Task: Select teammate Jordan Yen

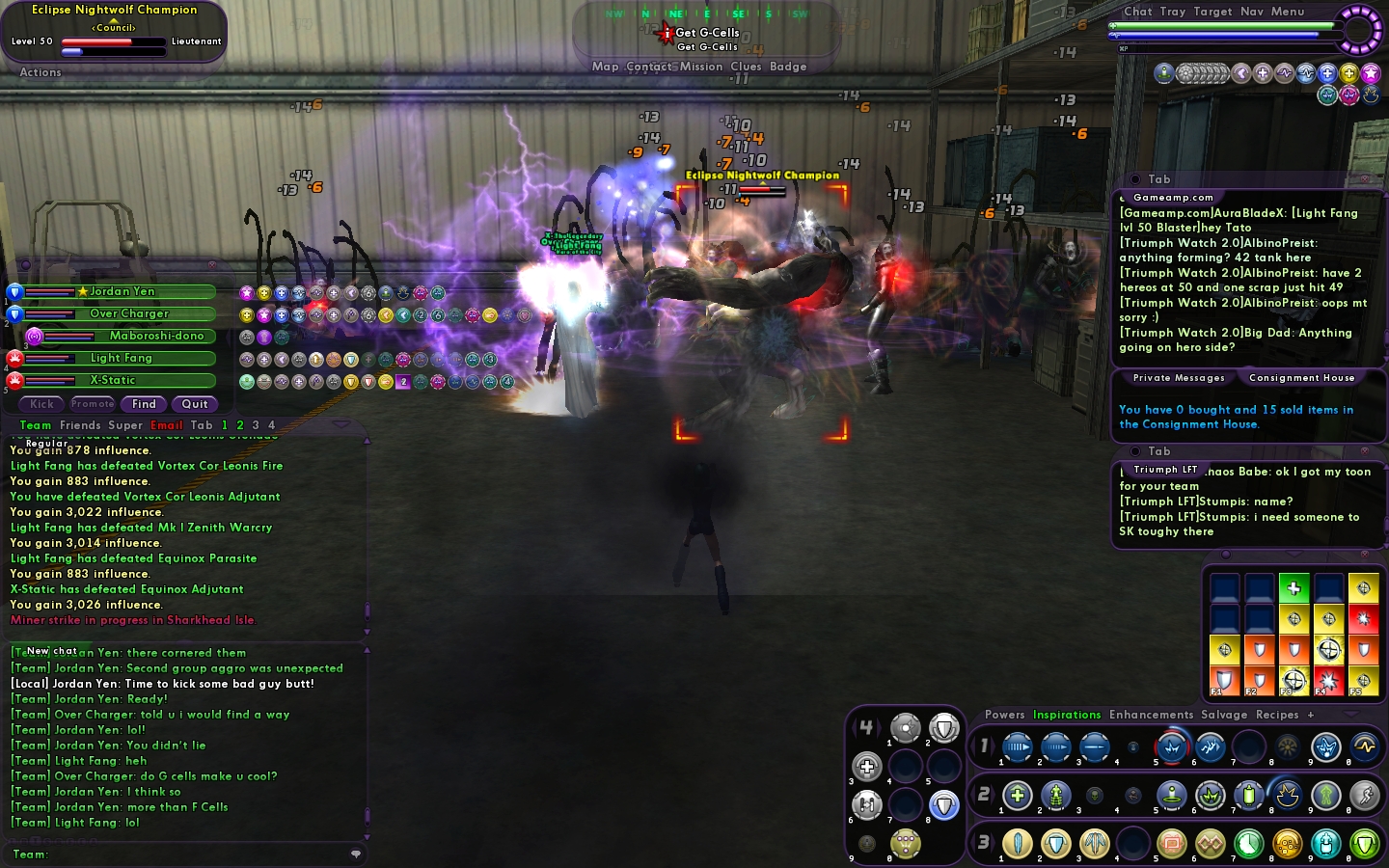Action: [x=123, y=291]
